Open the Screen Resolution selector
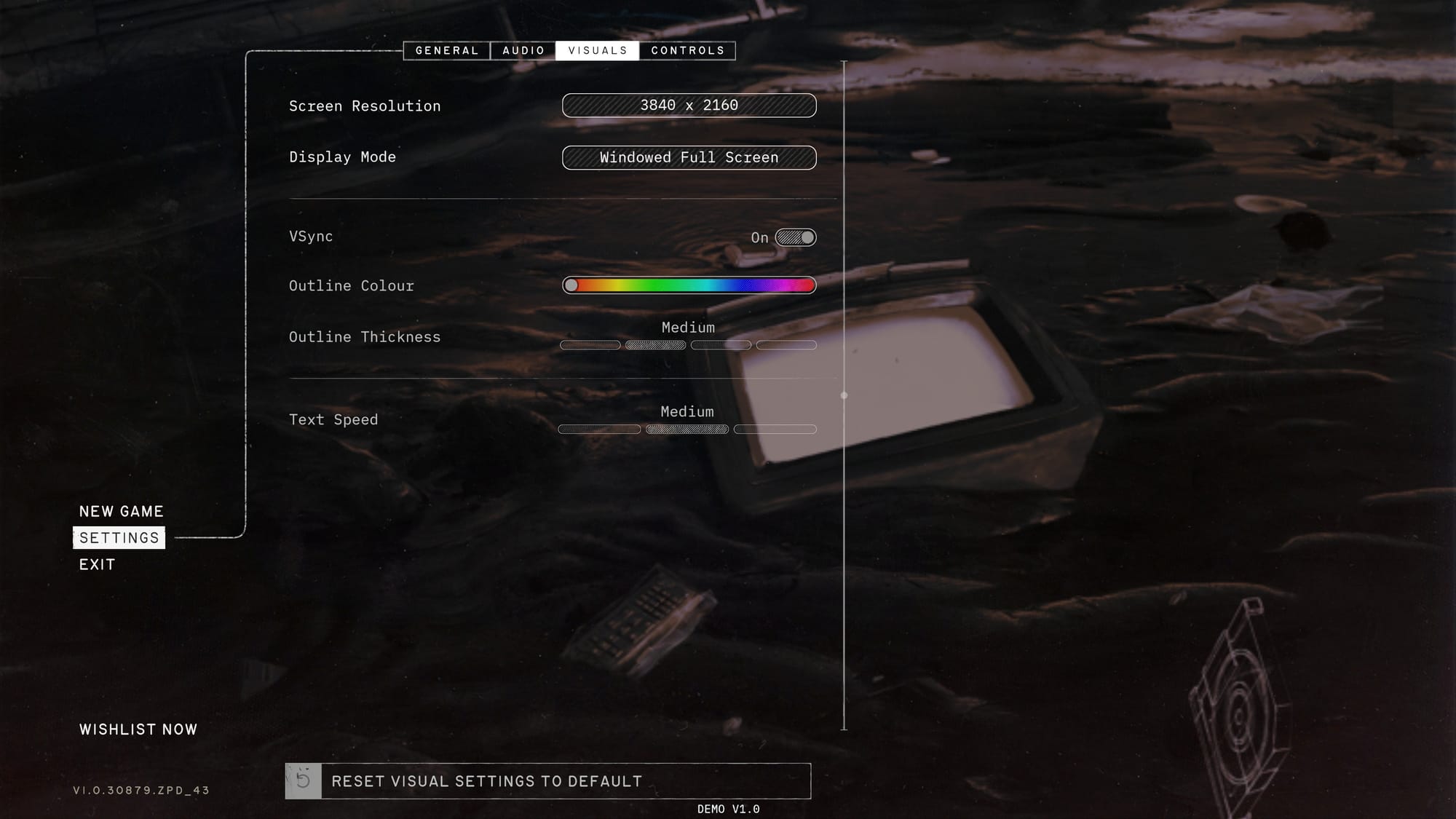 [x=689, y=106]
